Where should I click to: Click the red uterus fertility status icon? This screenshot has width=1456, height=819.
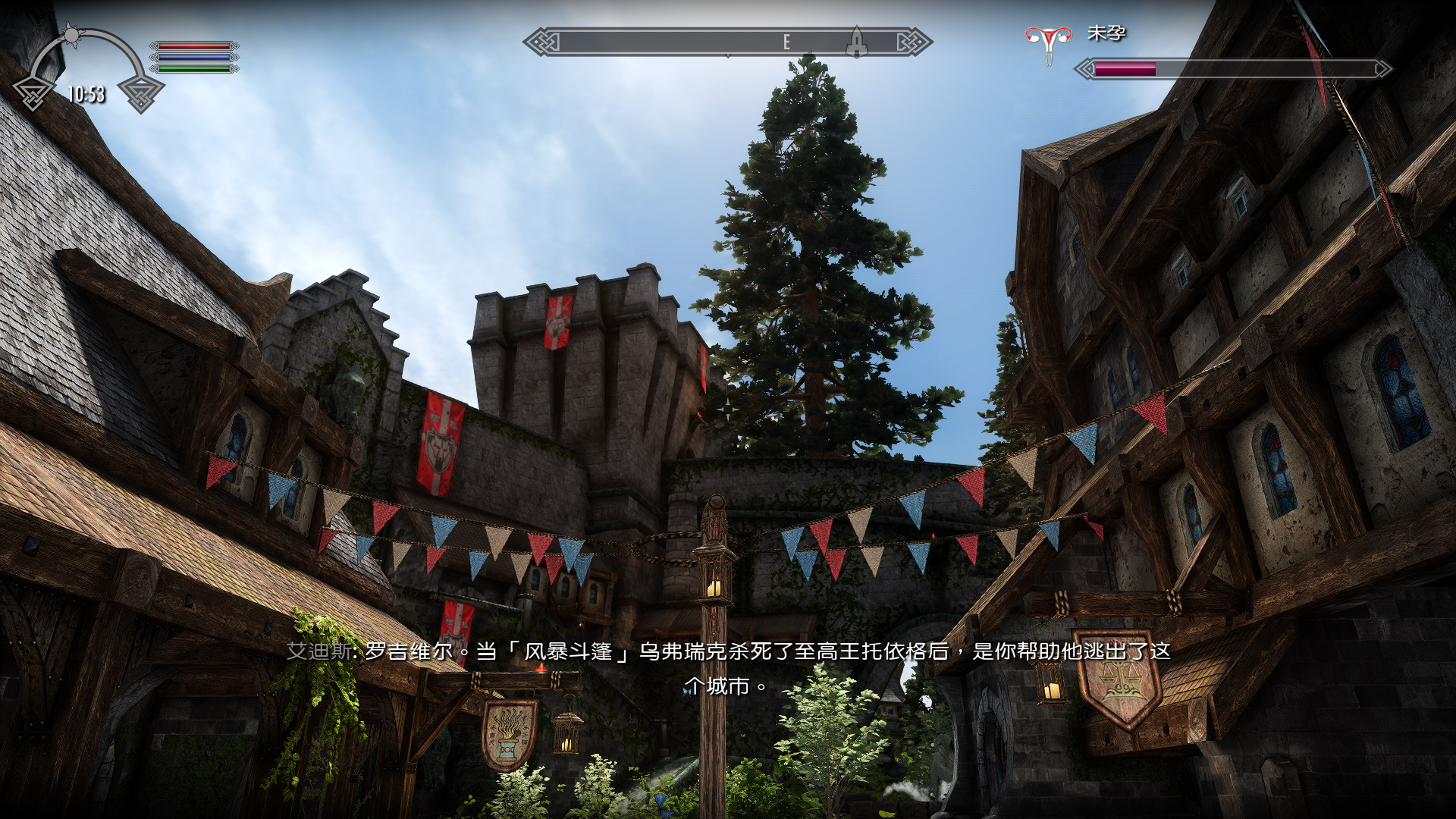click(1048, 42)
